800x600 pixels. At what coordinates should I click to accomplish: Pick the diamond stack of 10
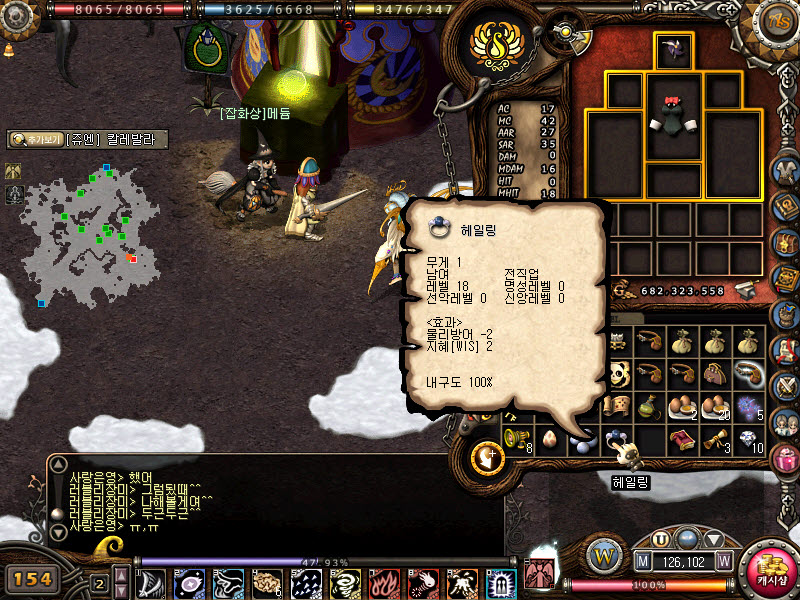(748, 438)
